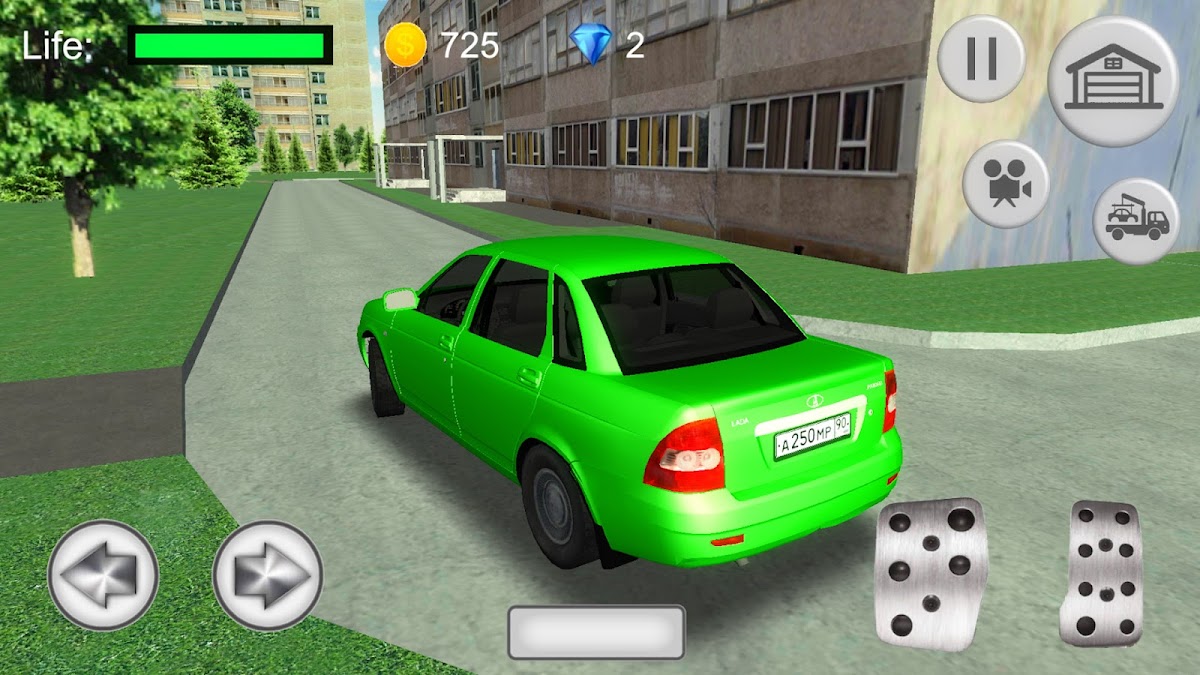Steer right with the right arrow
Image resolution: width=1200 pixels, height=675 pixels.
(x=267, y=575)
